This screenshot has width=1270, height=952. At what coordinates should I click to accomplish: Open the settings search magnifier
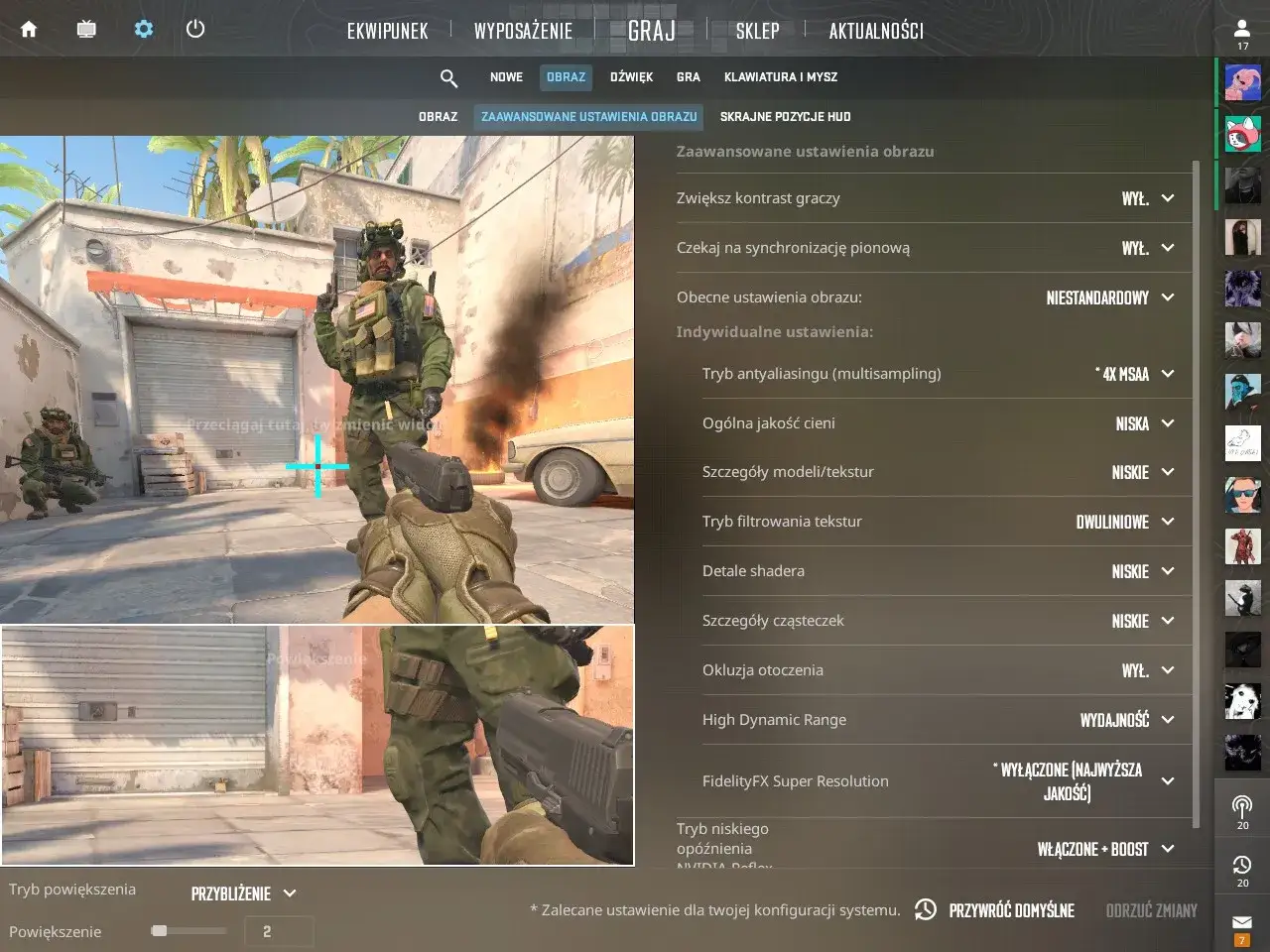click(448, 77)
